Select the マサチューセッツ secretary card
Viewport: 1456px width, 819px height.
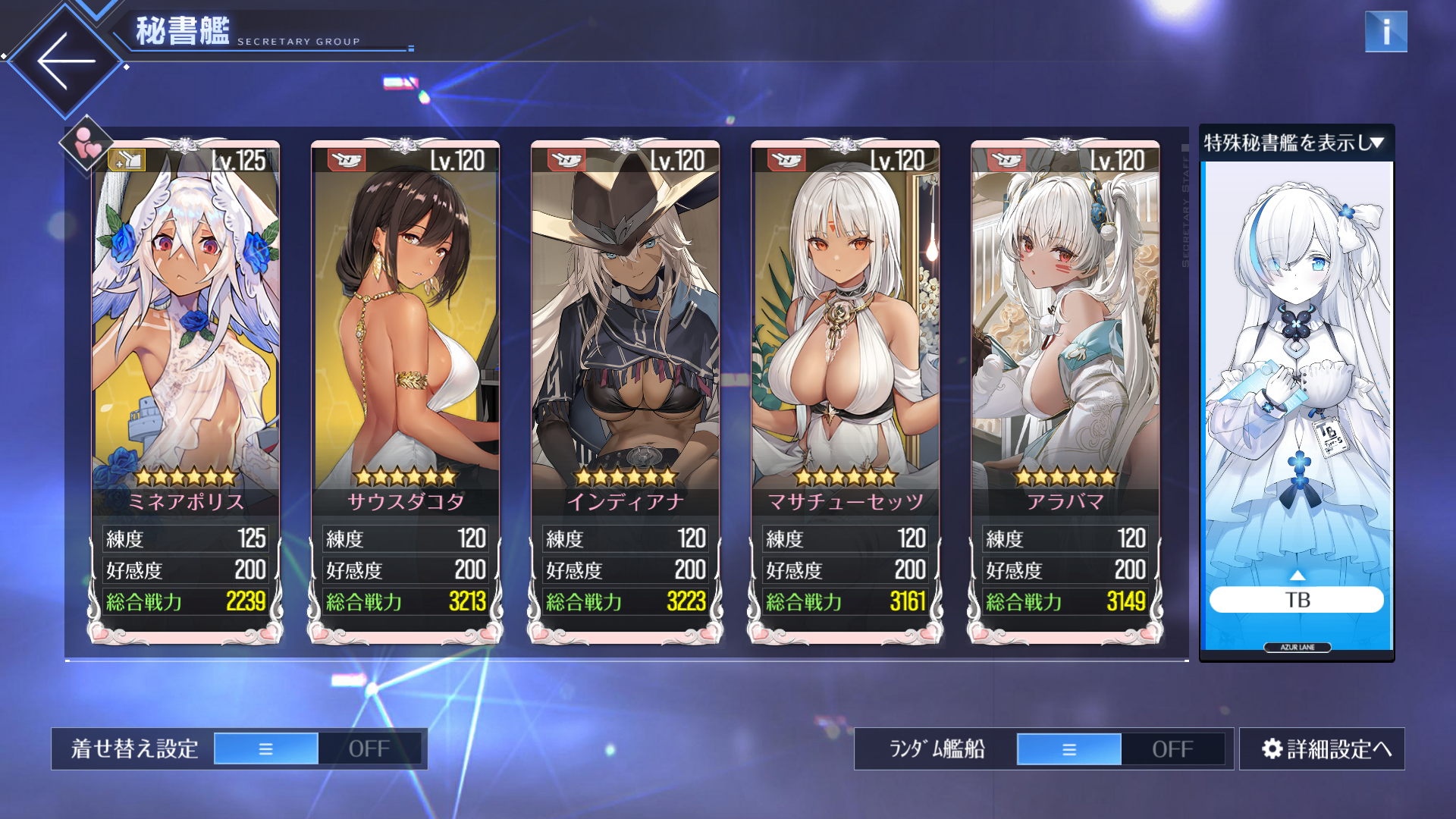point(845,341)
